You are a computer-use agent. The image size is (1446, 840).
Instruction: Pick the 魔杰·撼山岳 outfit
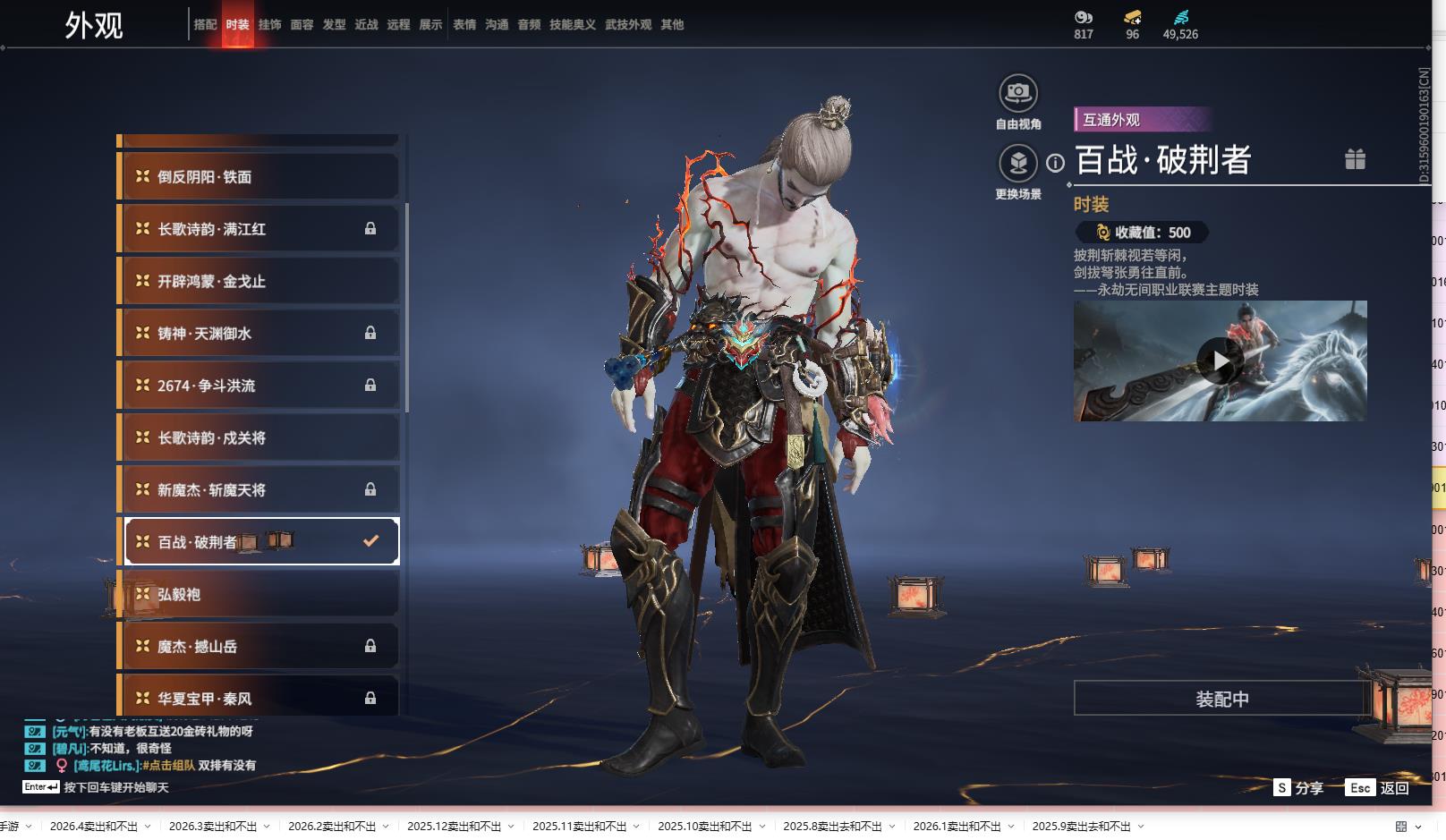(259, 646)
